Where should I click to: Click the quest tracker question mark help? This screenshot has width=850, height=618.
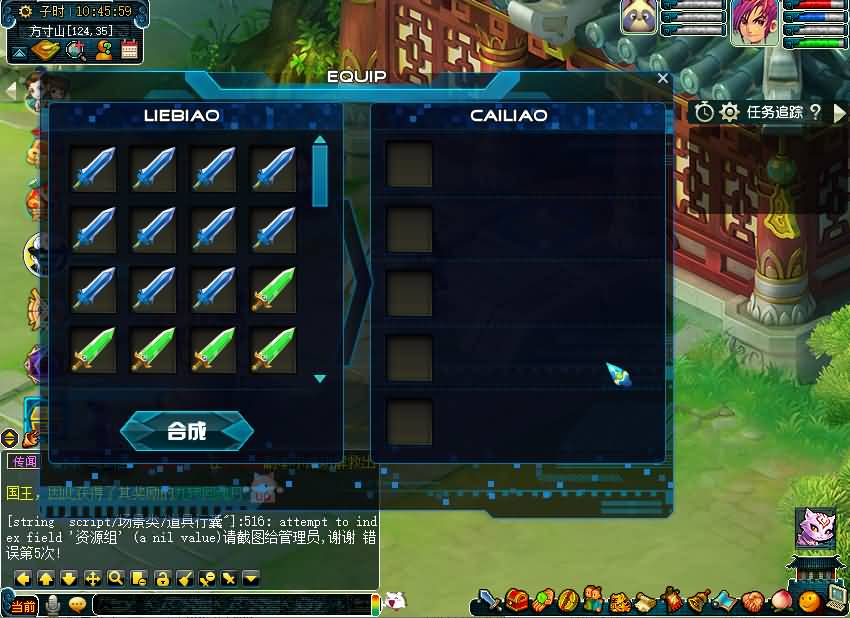click(x=815, y=112)
